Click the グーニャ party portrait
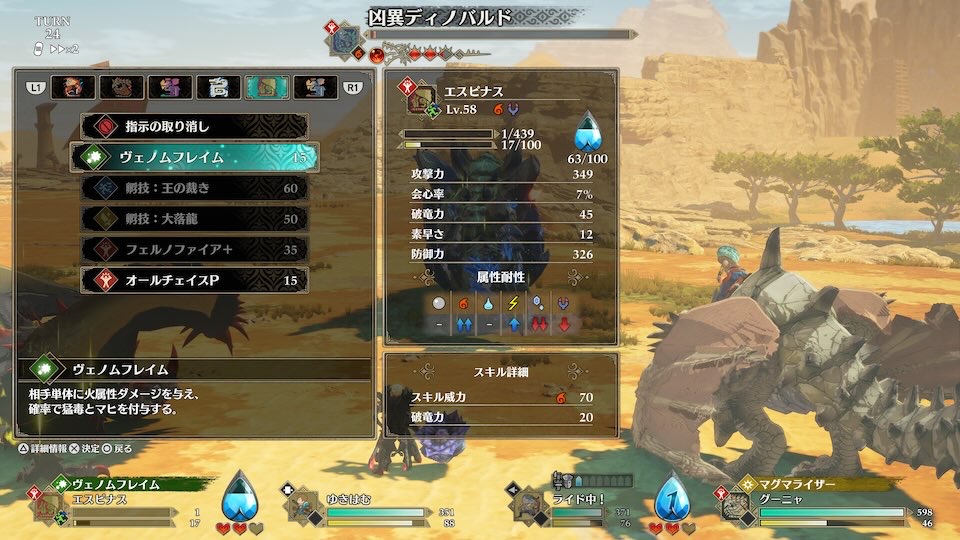This screenshot has width=960, height=540. (740, 507)
